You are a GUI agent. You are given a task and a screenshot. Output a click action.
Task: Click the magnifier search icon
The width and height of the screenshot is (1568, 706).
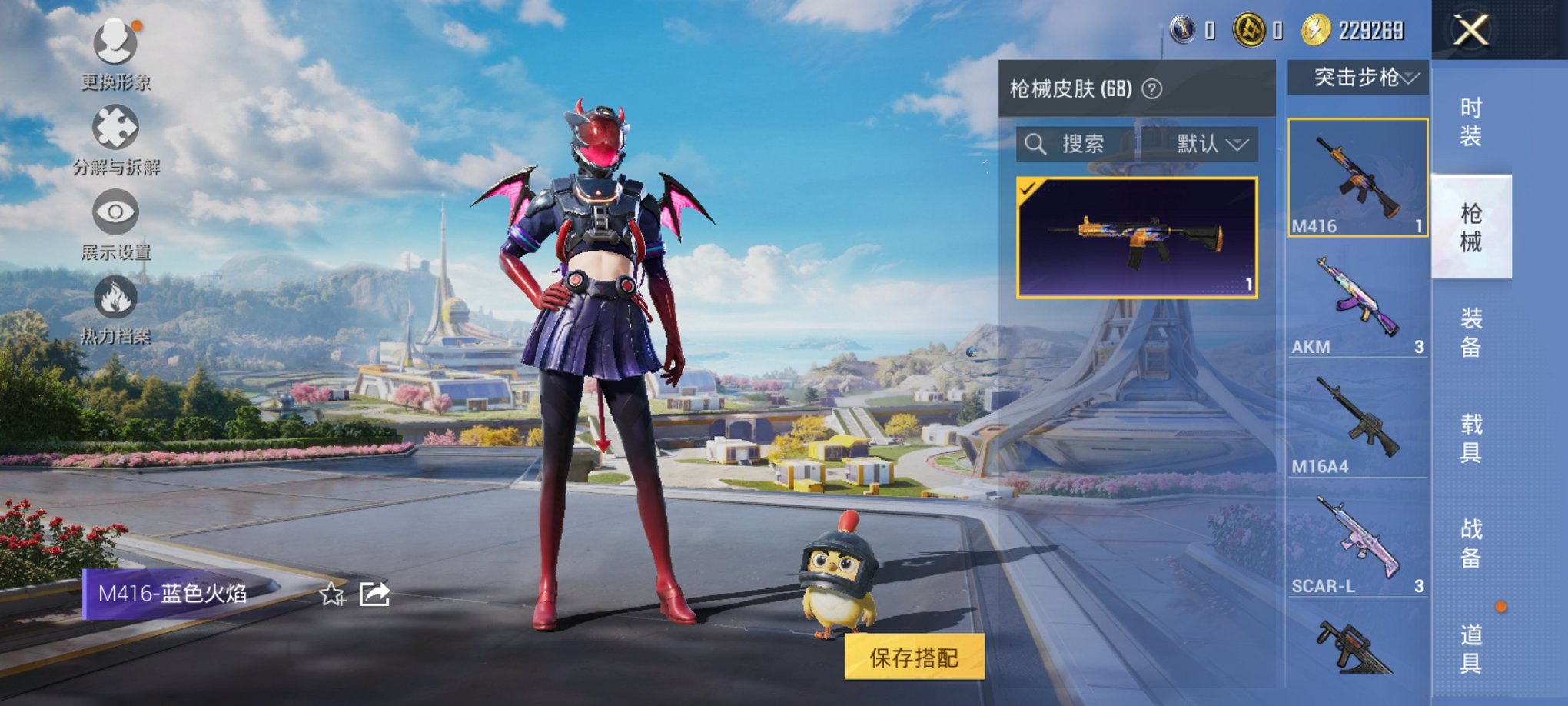1034,145
